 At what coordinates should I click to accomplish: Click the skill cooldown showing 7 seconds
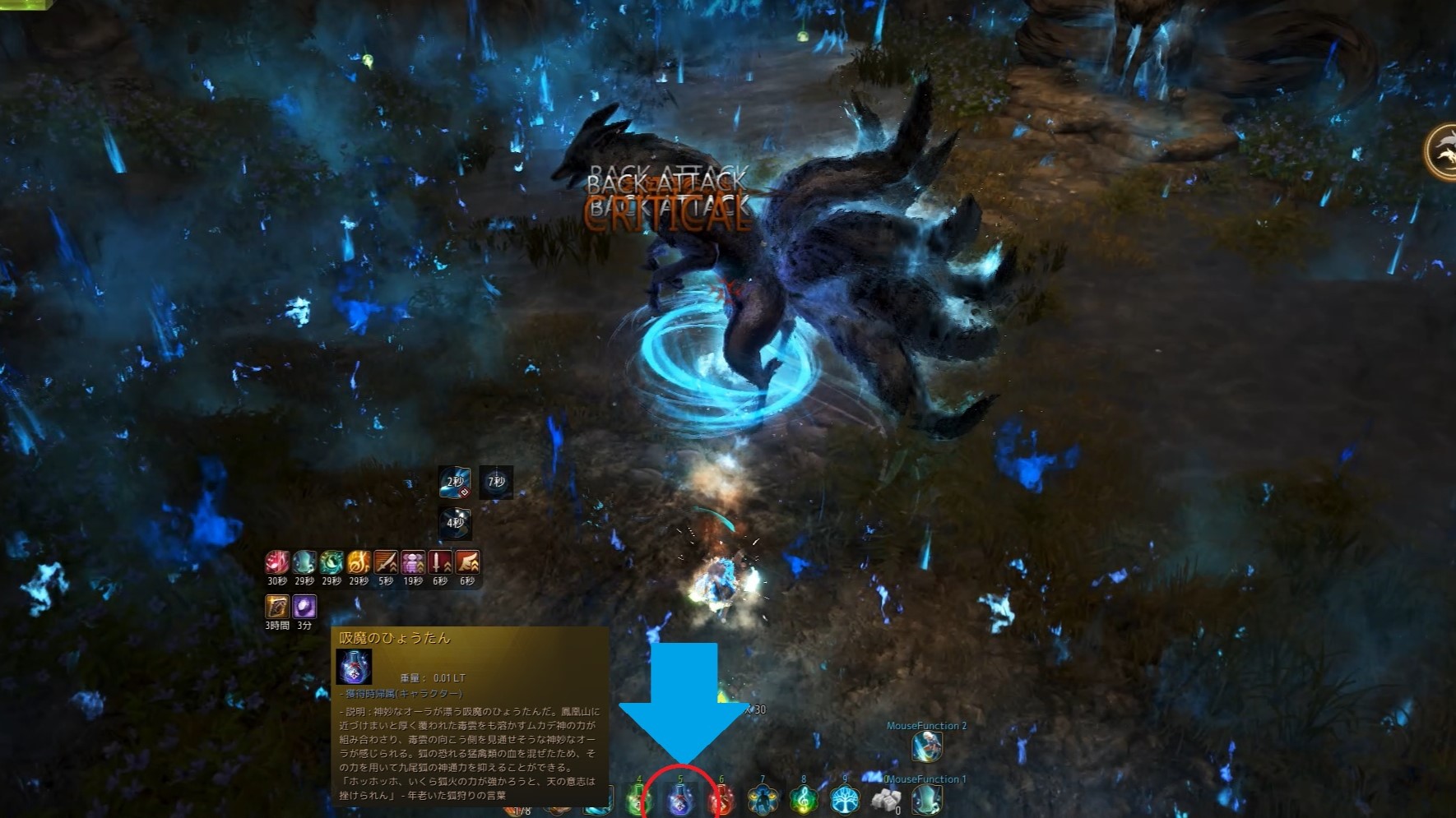pyautogui.click(x=496, y=482)
